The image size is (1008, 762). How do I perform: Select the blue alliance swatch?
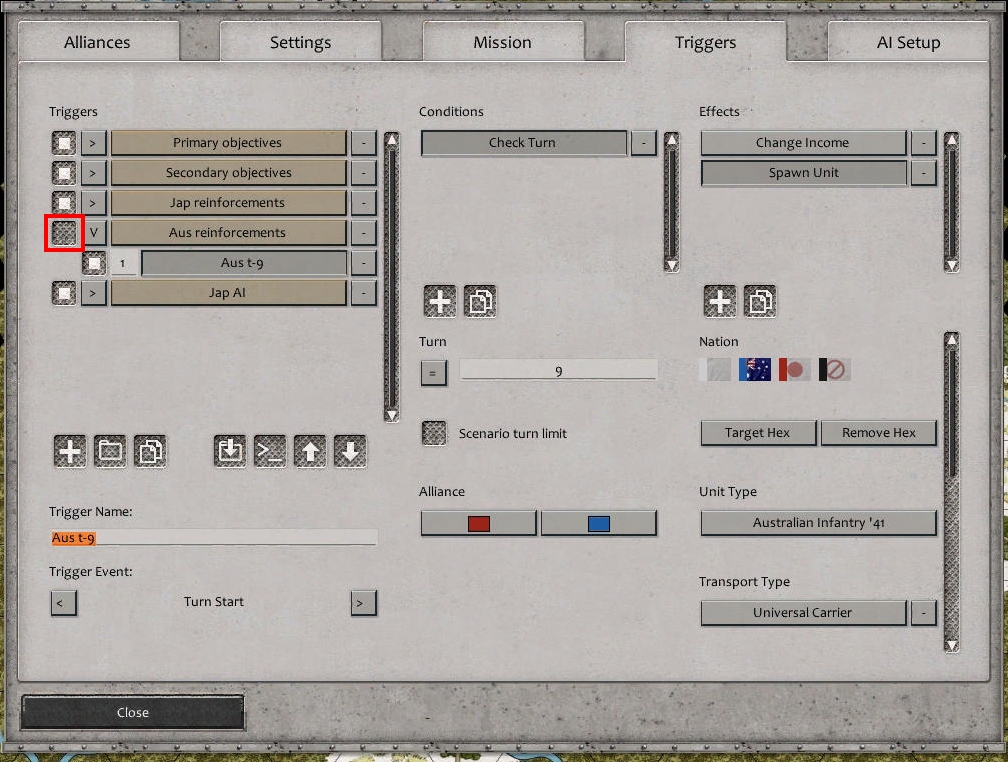coord(599,523)
